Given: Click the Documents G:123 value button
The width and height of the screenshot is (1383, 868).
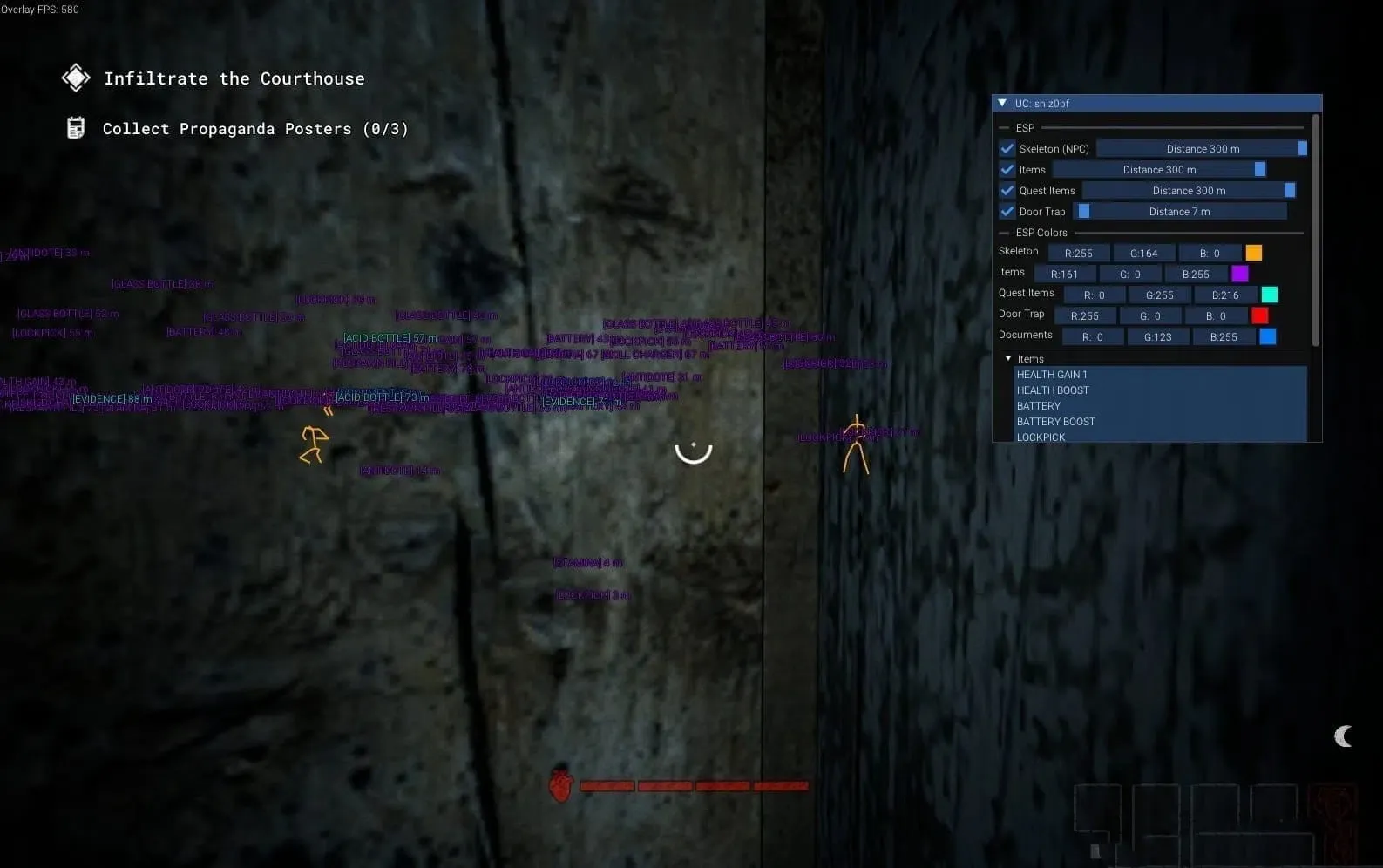Looking at the screenshot, I should (x=1157, y=336).
